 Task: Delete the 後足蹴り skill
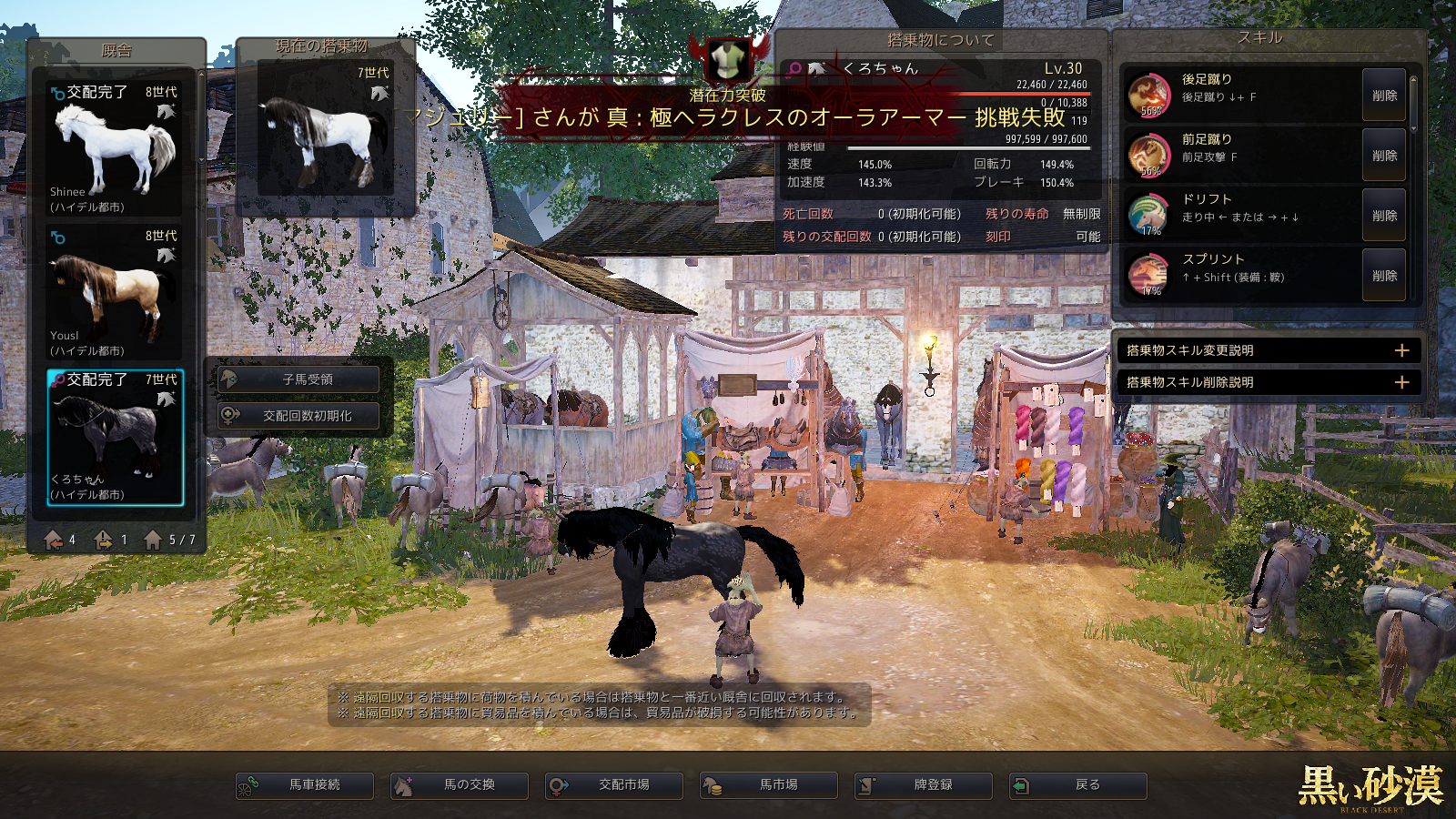click(1384, 96)
